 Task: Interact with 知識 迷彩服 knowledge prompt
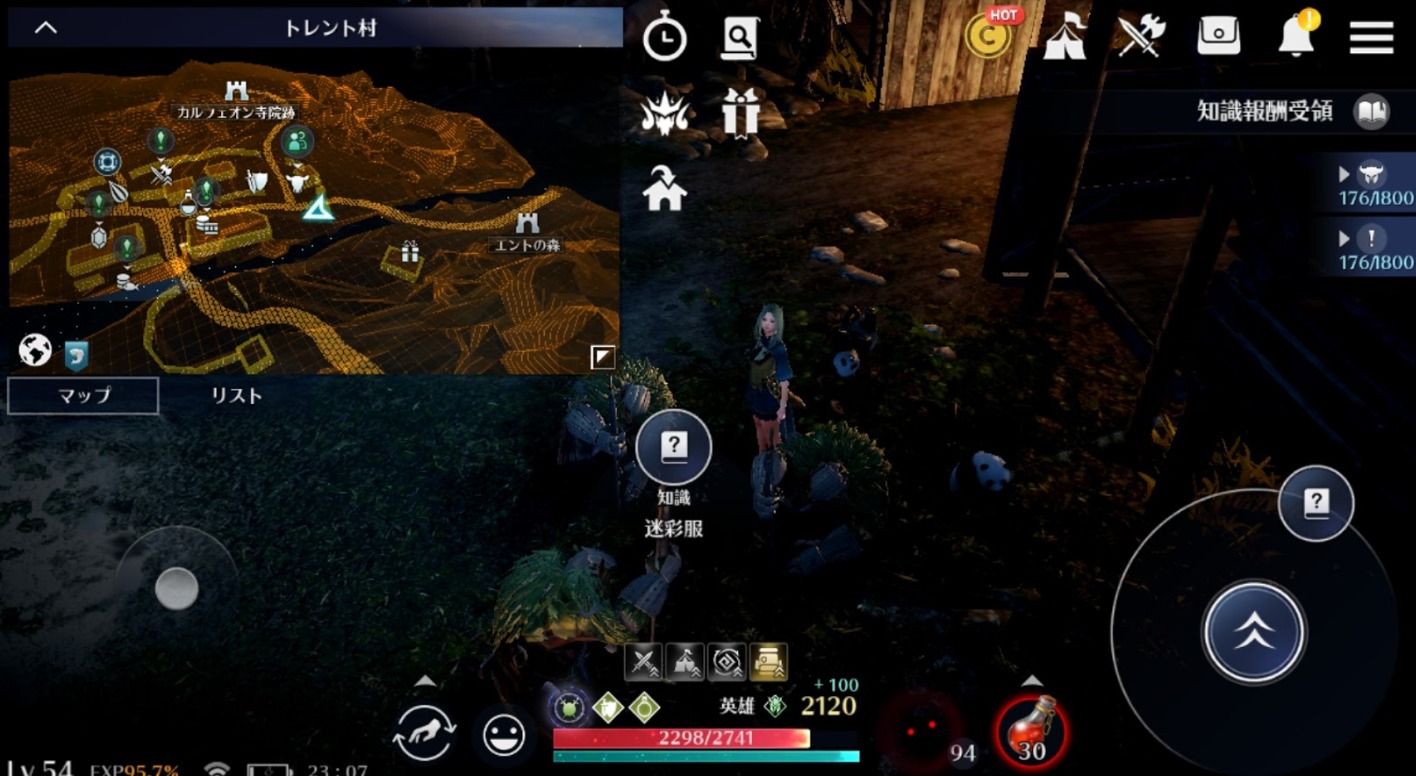click(674, 448)
